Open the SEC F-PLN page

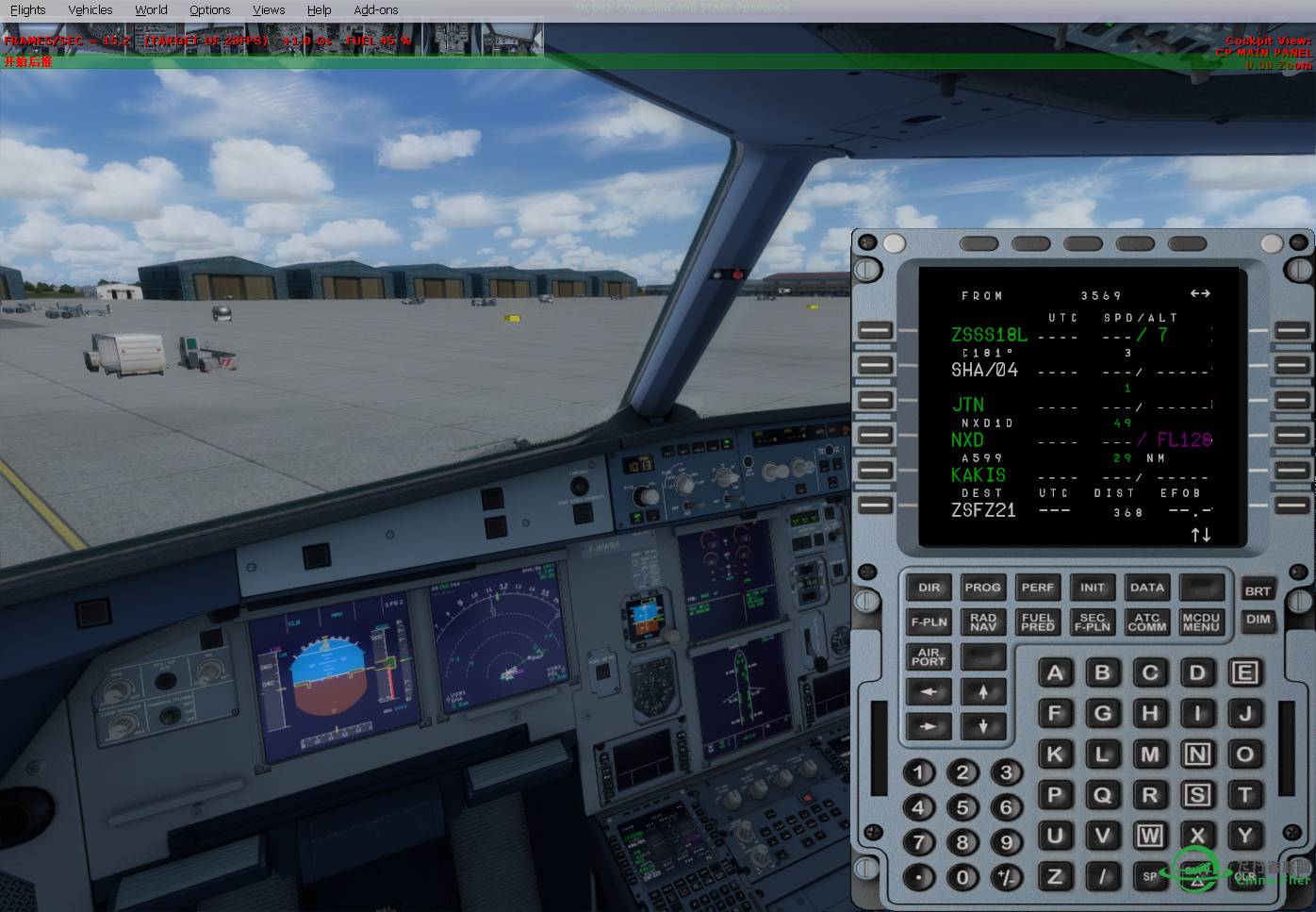[1092, 622]
